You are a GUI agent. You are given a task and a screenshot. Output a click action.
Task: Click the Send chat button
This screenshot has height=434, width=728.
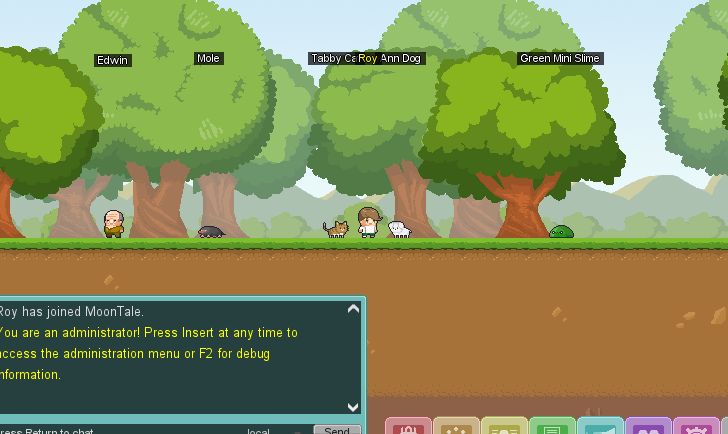337,430
